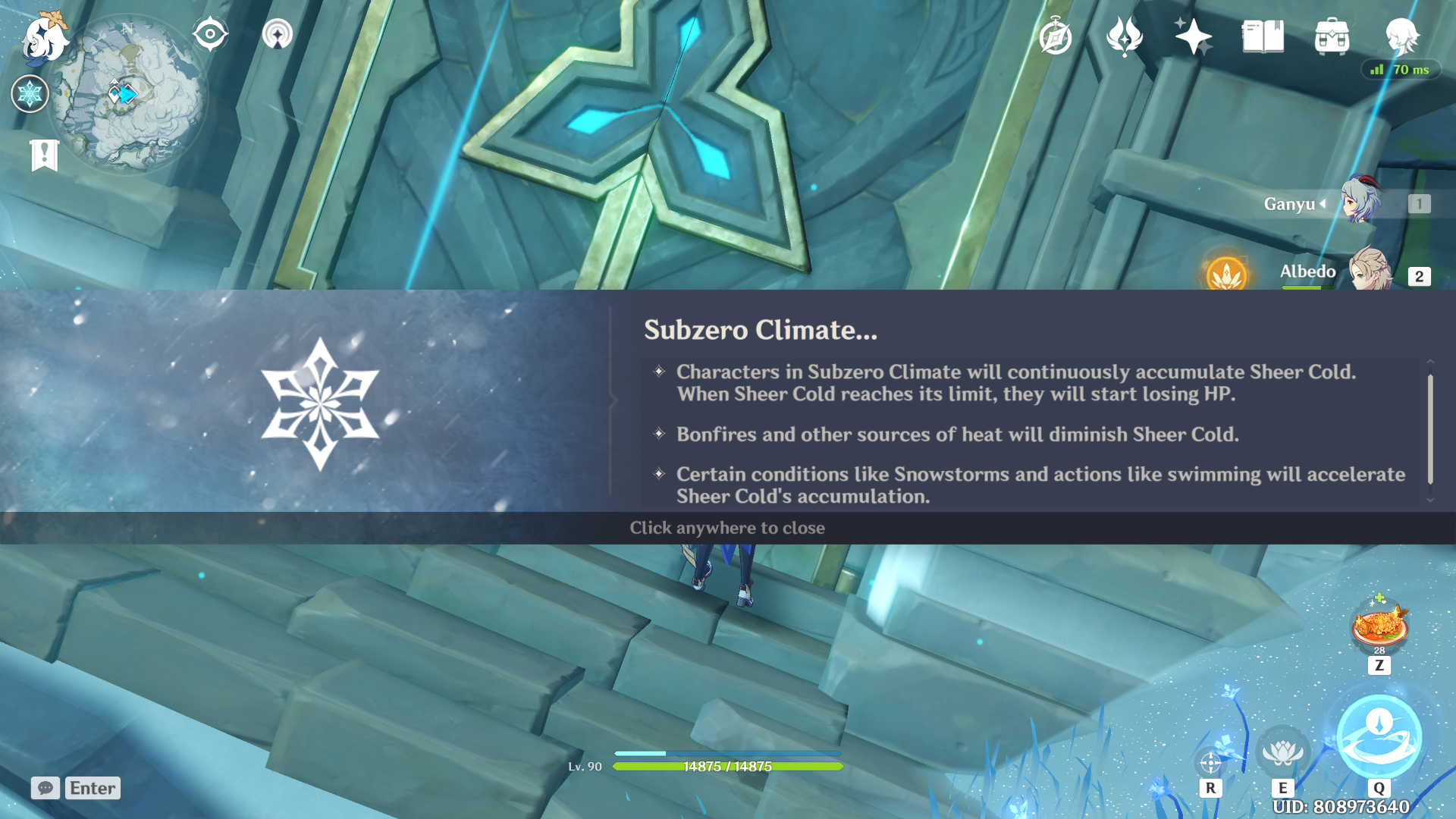Open the chat speech bubble
Image resolution: width=1456 pixels, height=819 pixels.
[45, 788]
